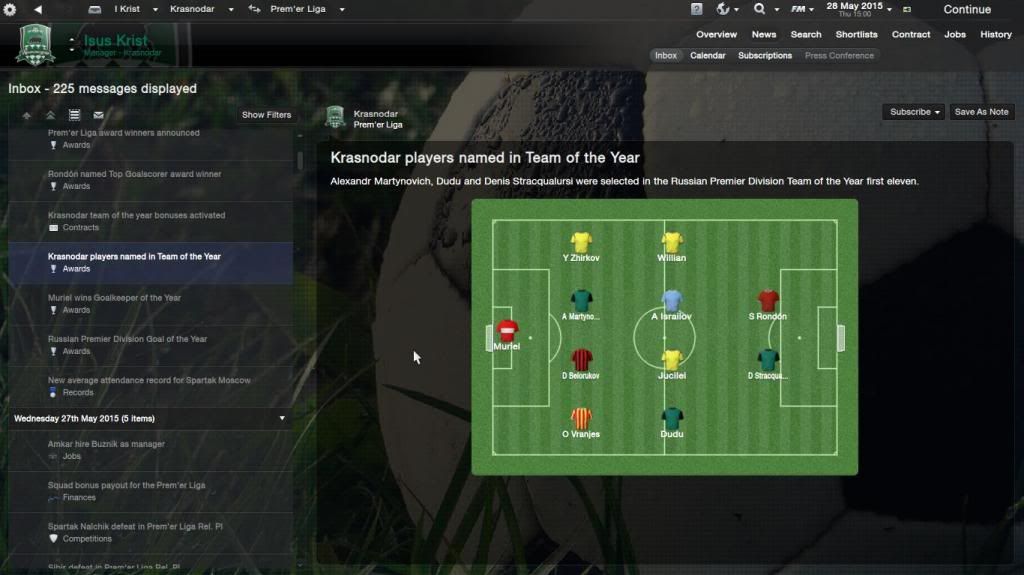
Task: Open the gear settings icon
Action: click(10, 9)
